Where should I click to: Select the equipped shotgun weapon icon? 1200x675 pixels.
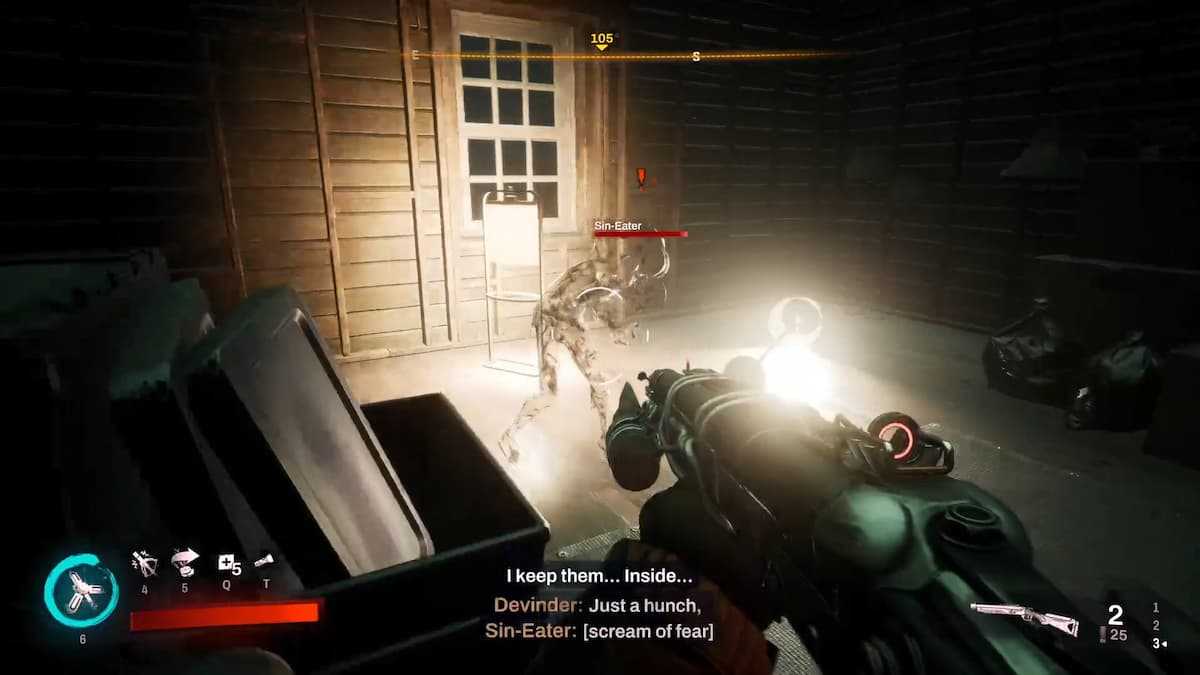[x=1023, y=618]
